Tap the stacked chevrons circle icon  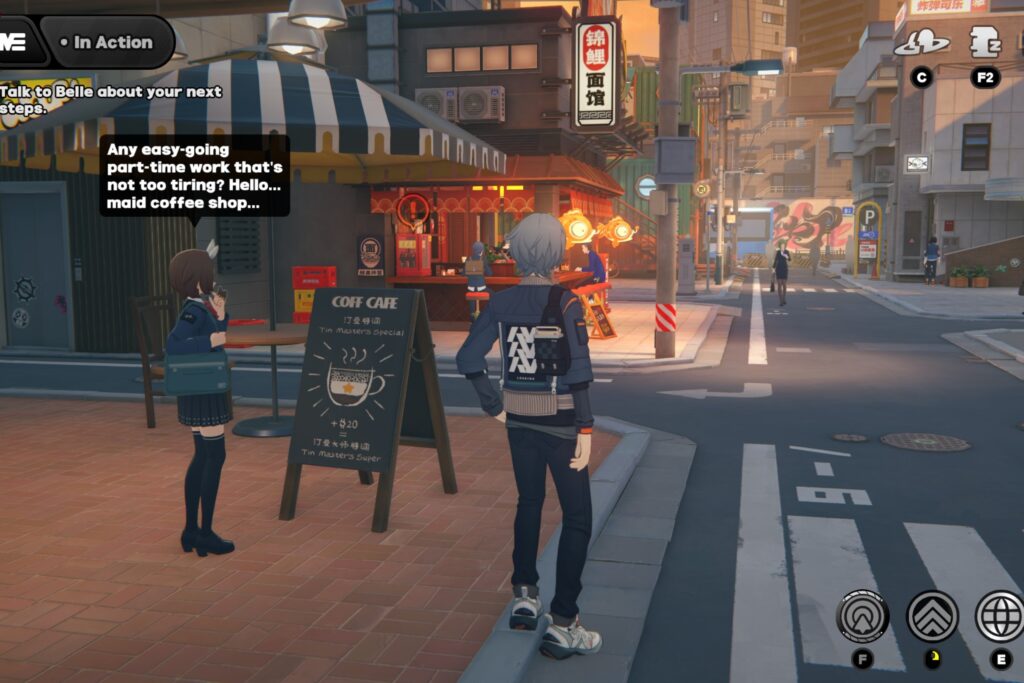click(x=932, y=616)
